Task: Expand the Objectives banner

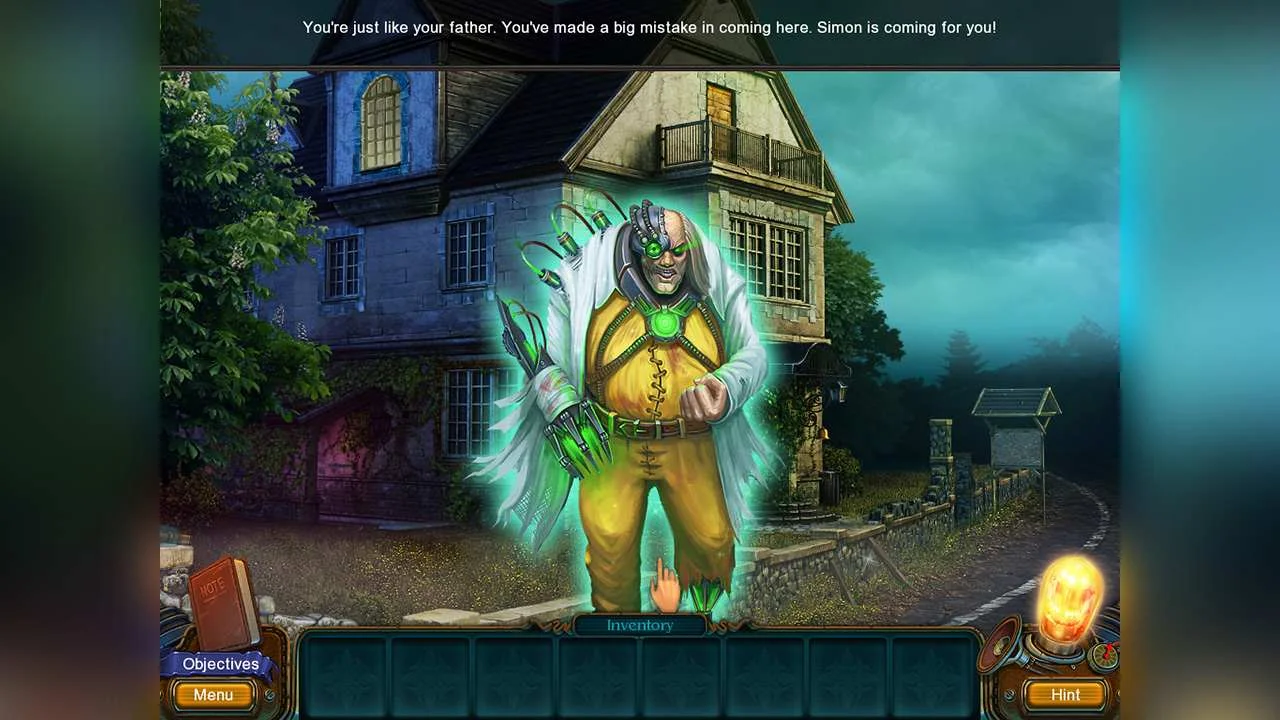Action: (220, 664)
